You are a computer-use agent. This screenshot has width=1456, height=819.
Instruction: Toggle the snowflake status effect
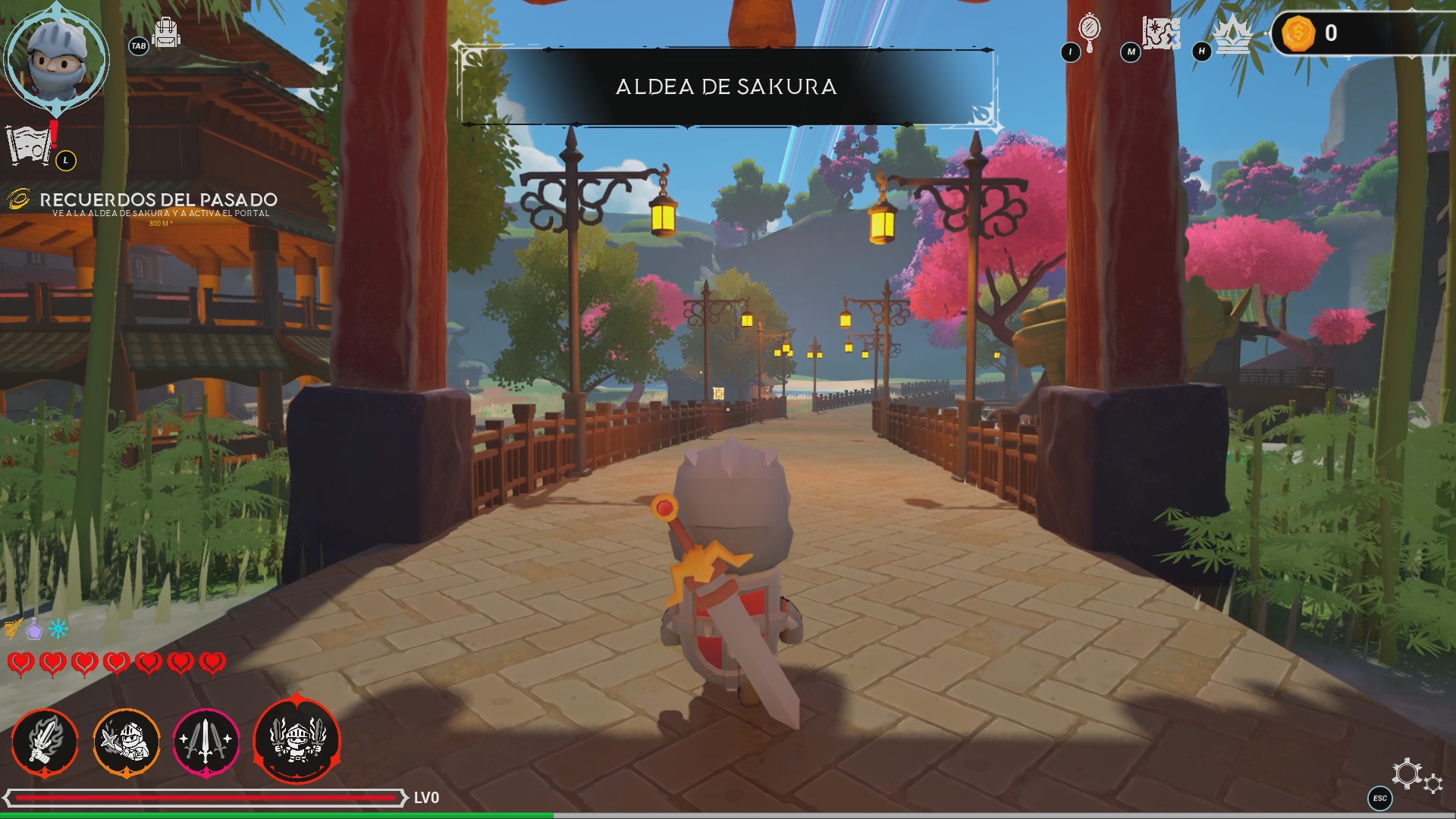tap(58, 627)
